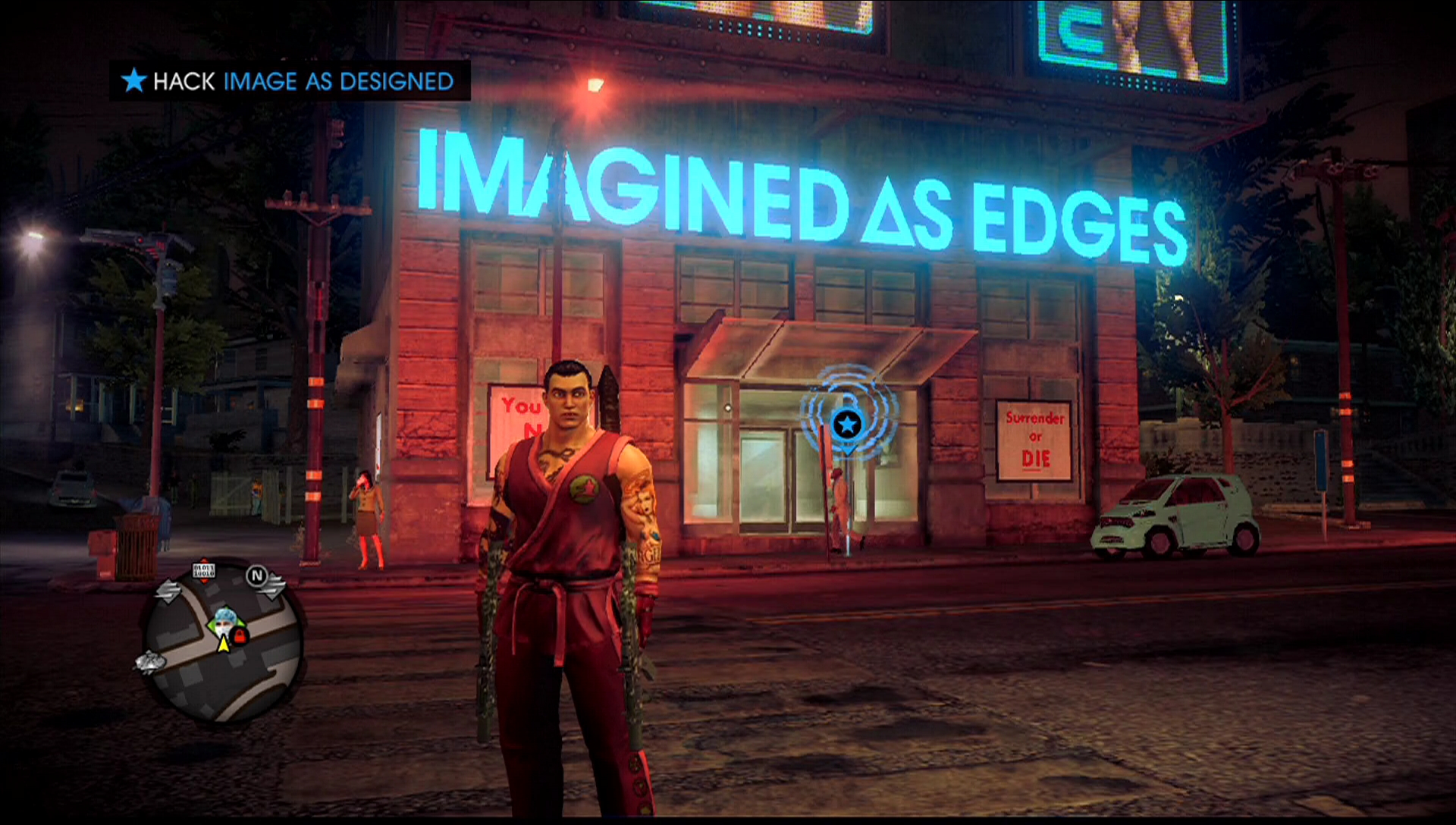Click the star icon in the HACK banner

(x=133, y=81)
